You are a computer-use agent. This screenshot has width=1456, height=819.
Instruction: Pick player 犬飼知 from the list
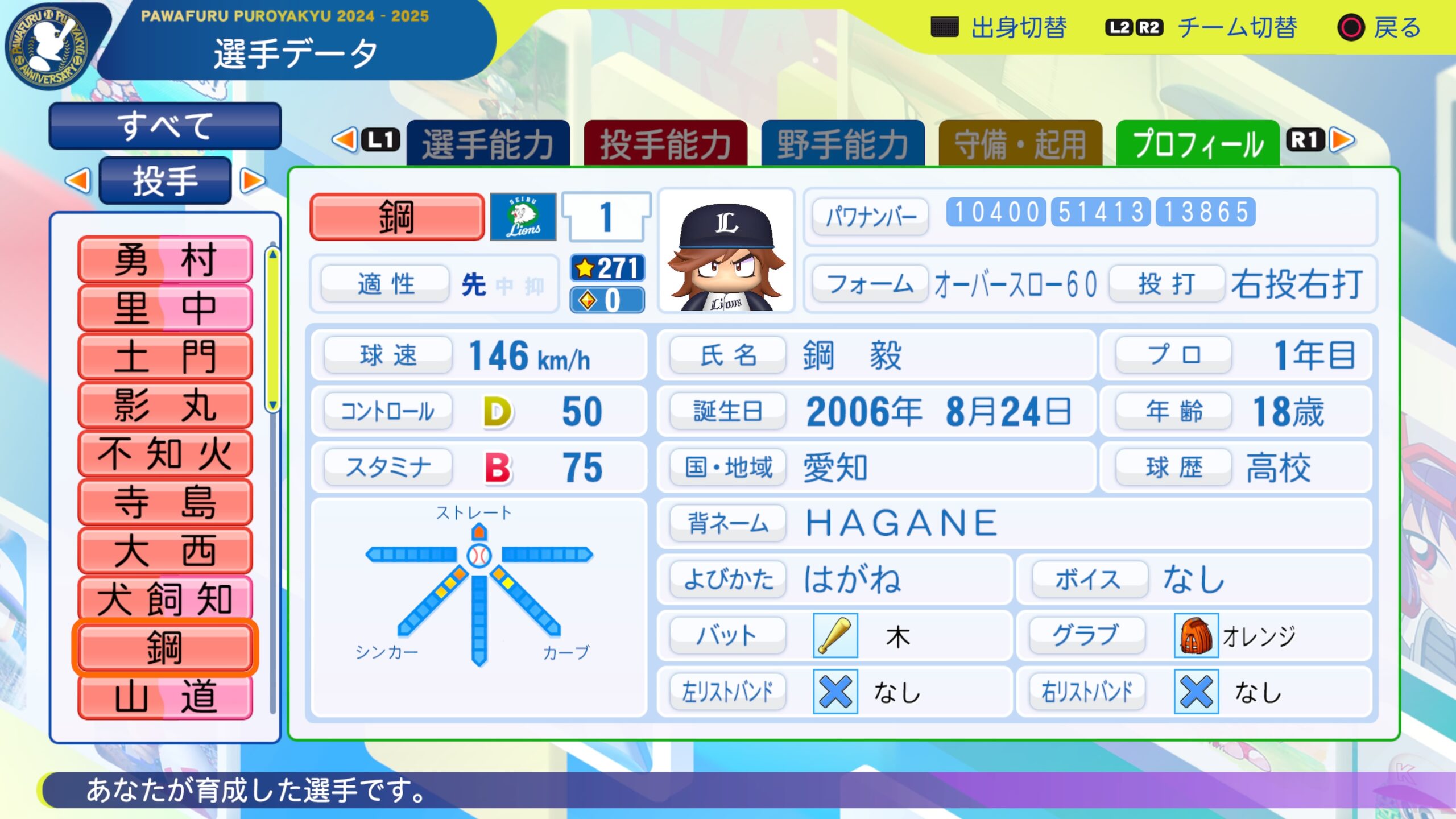click(x=165, y=599)
